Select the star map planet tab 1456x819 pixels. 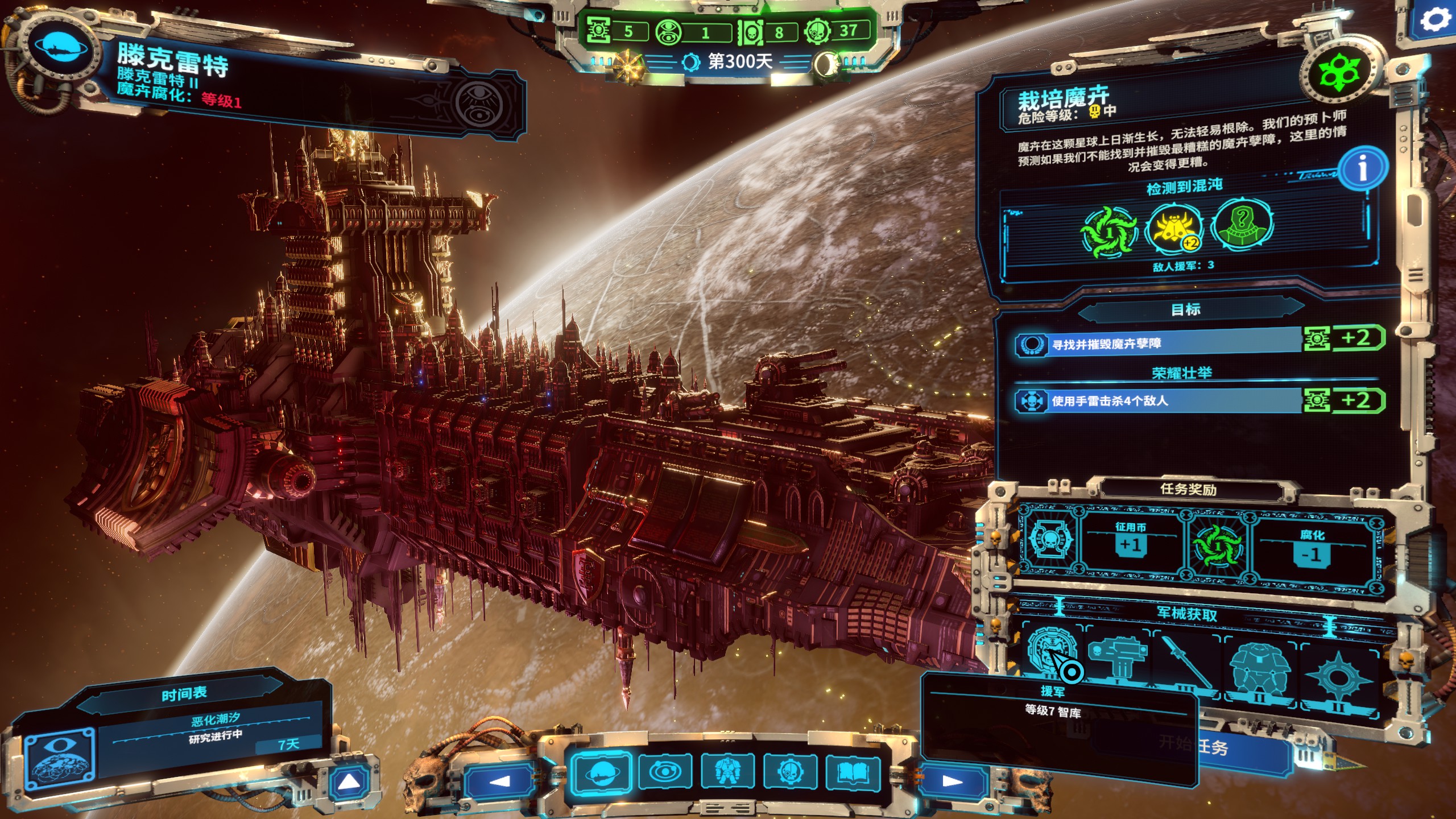pos(602,773)
